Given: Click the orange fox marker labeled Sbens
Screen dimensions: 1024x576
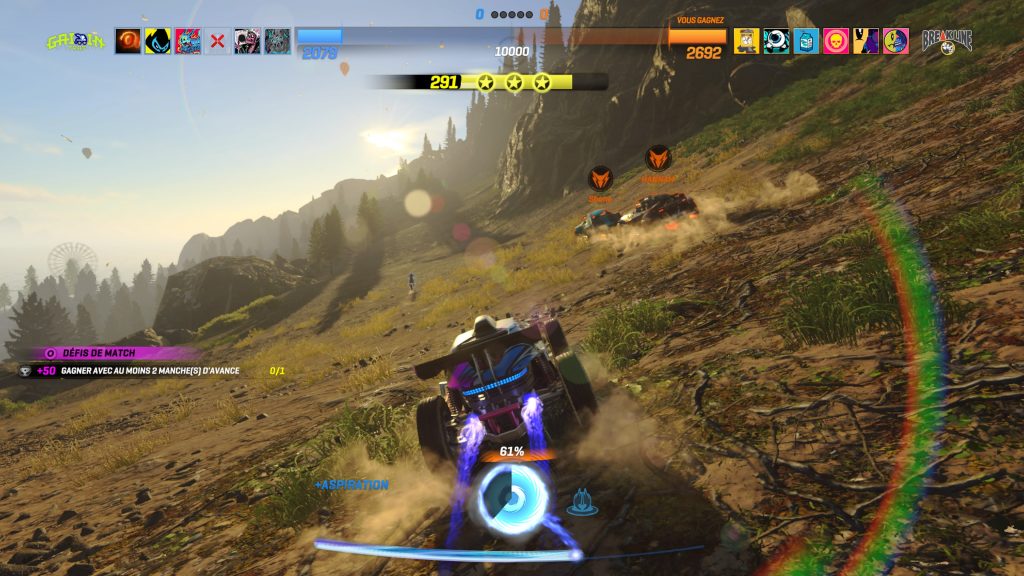Looking at the screenshot, I should coord(600,179).
